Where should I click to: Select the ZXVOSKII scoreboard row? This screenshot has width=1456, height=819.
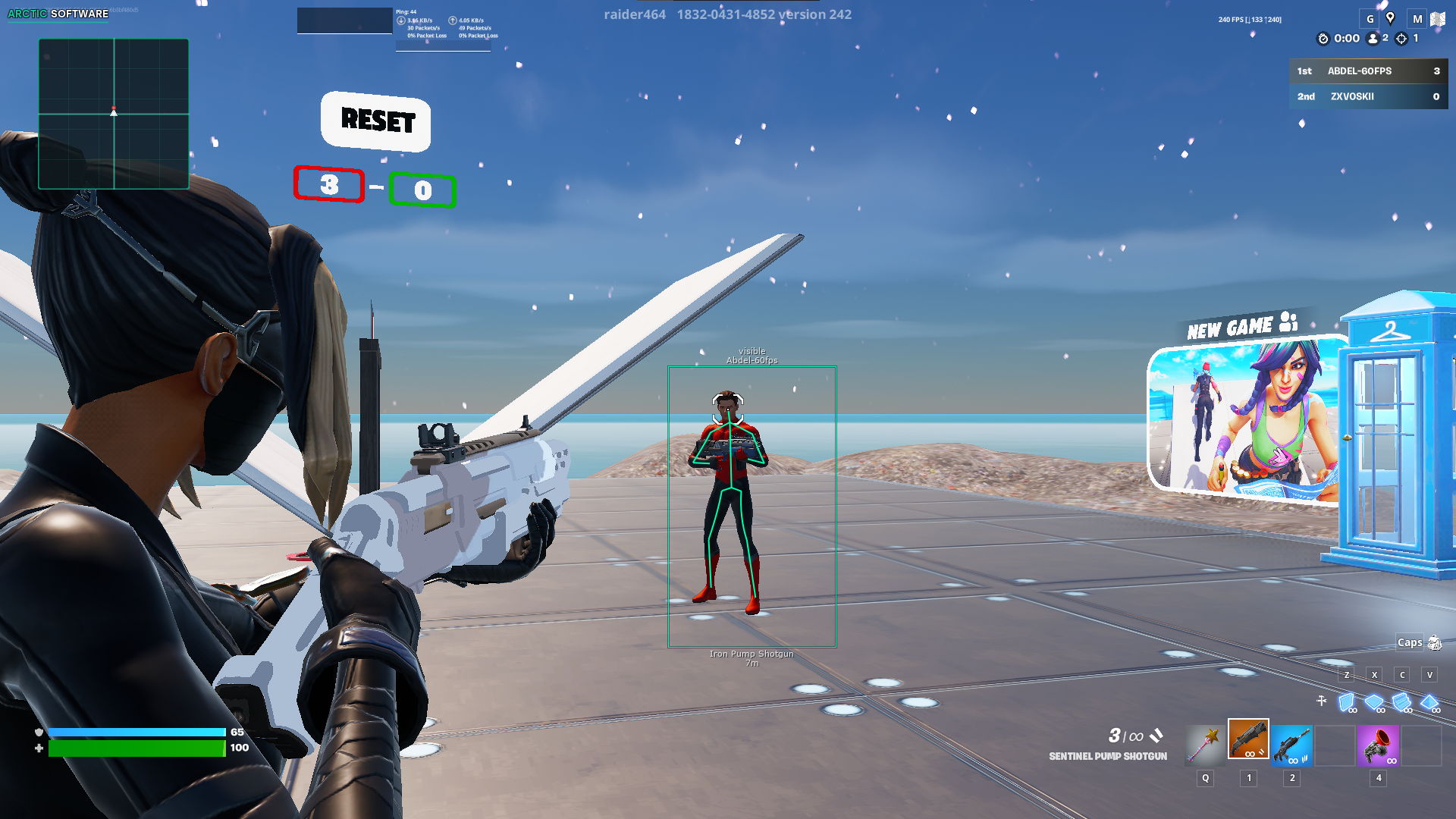(x=1368, y=96)
